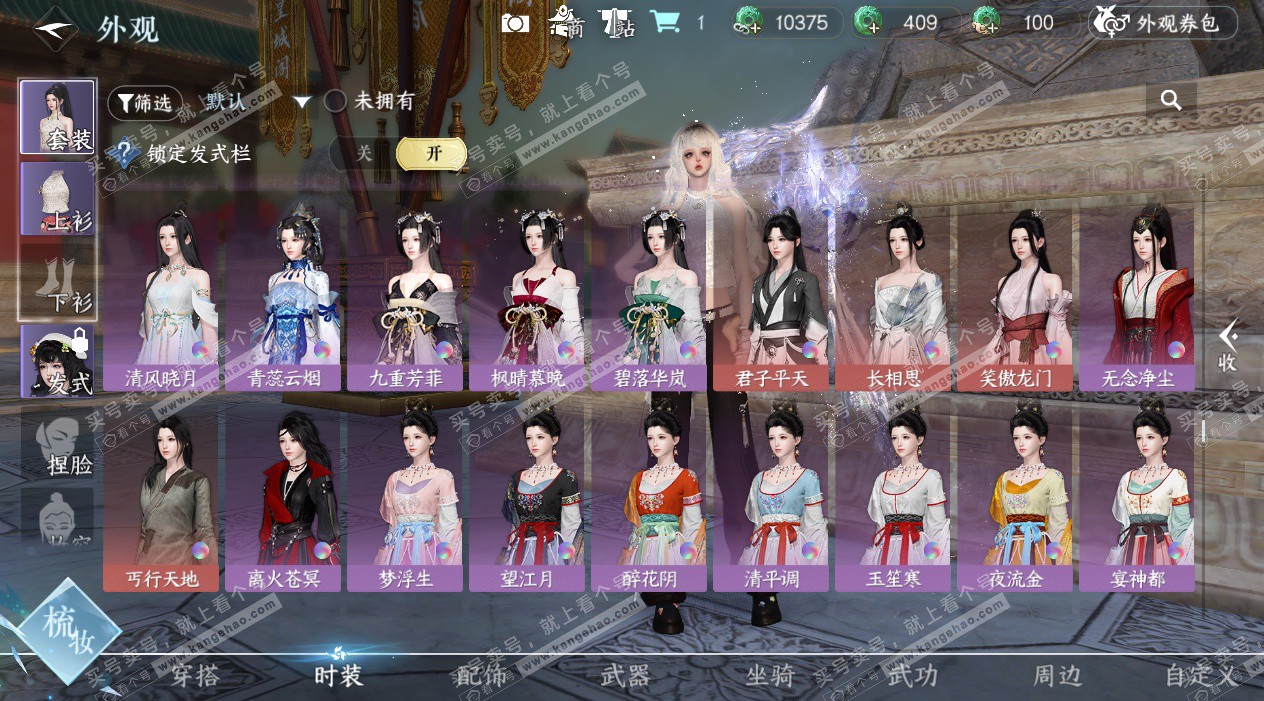Screen dimensions: 1264x701
Task: Take a photo with camera icon
Action: point(515,22)
